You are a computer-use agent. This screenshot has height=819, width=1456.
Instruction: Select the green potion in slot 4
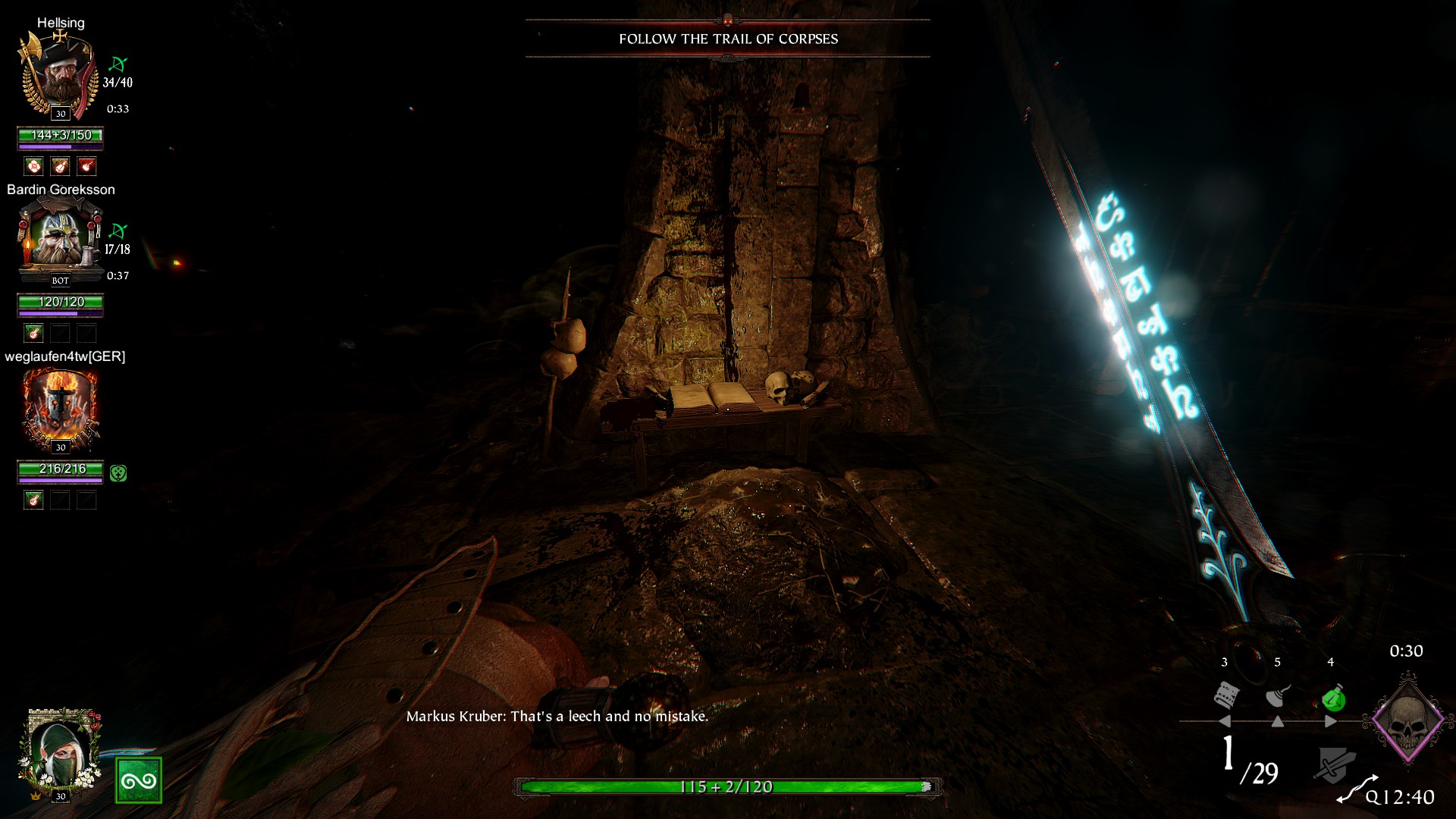(x=1332, y=697)
